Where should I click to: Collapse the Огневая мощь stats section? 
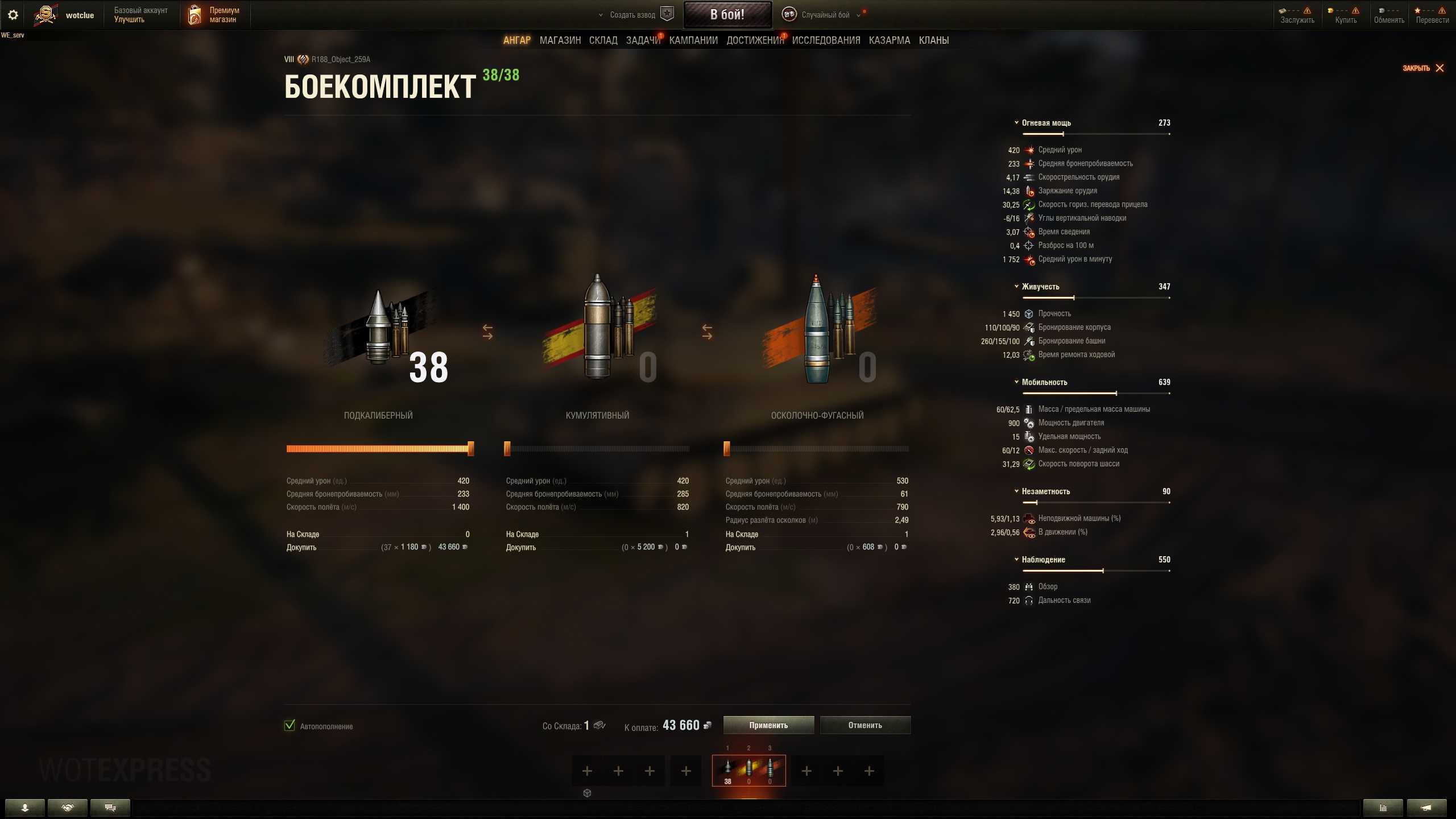coord(1016,123)
